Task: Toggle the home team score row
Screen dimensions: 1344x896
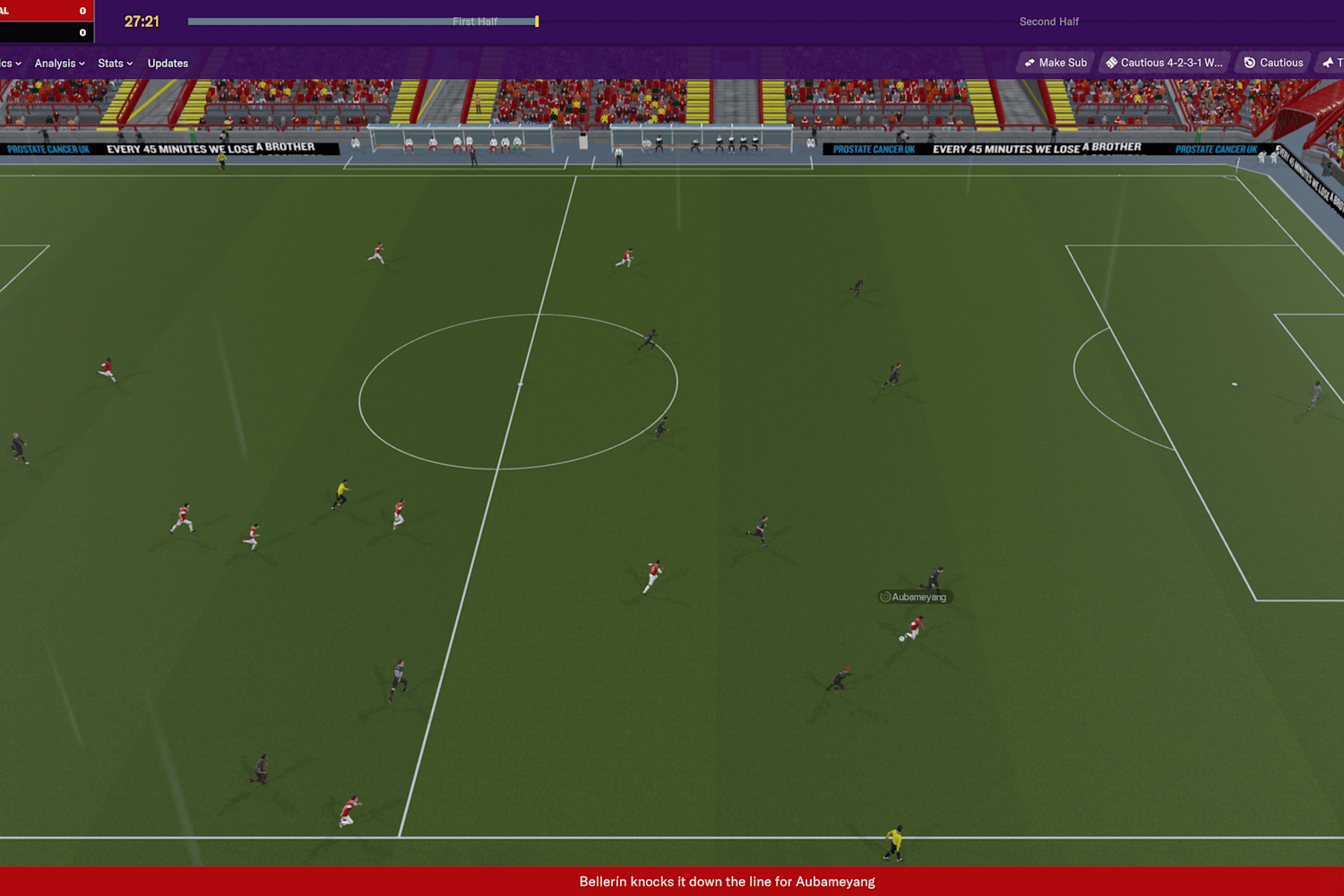Action: pos(47,12)
